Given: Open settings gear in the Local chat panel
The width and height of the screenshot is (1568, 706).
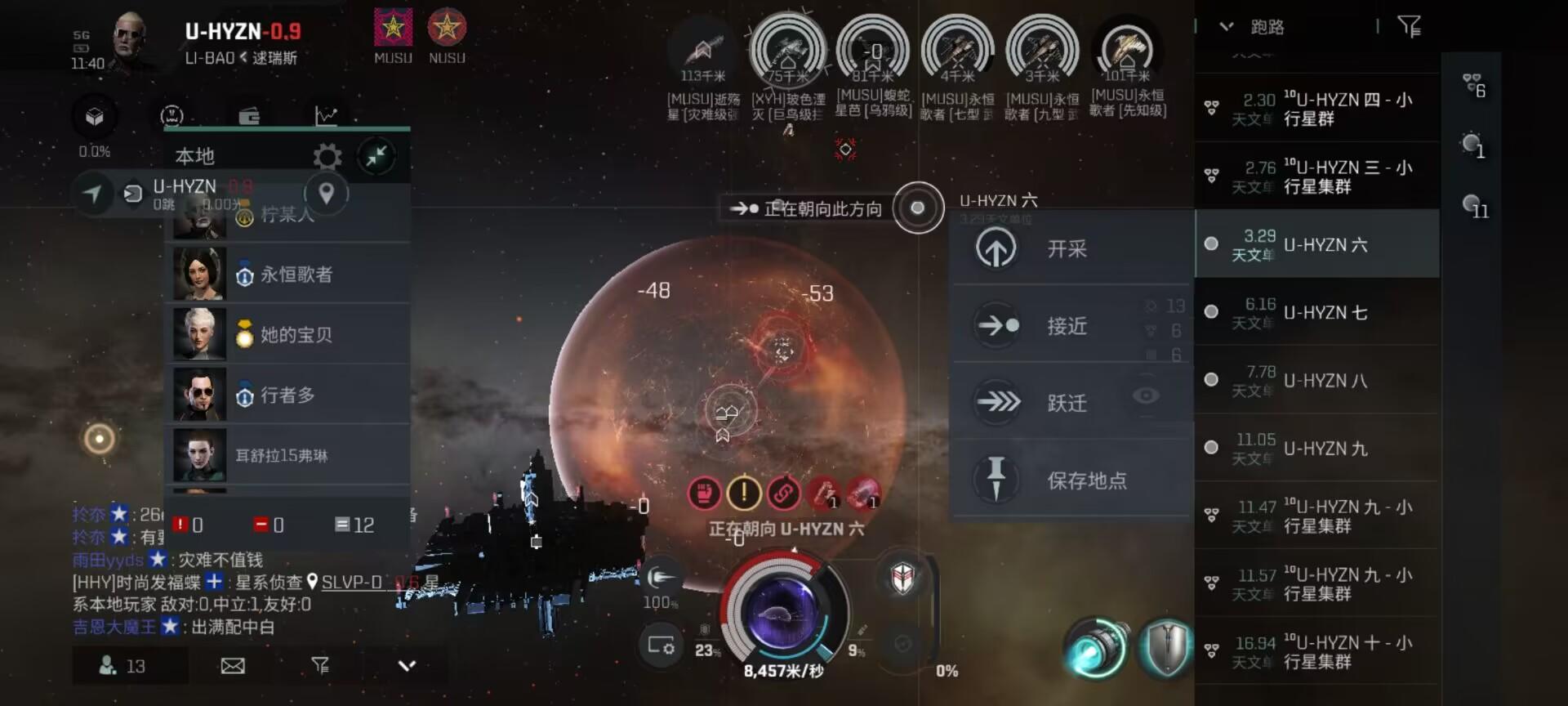Looking at the screenshot, I should [328, 156].
